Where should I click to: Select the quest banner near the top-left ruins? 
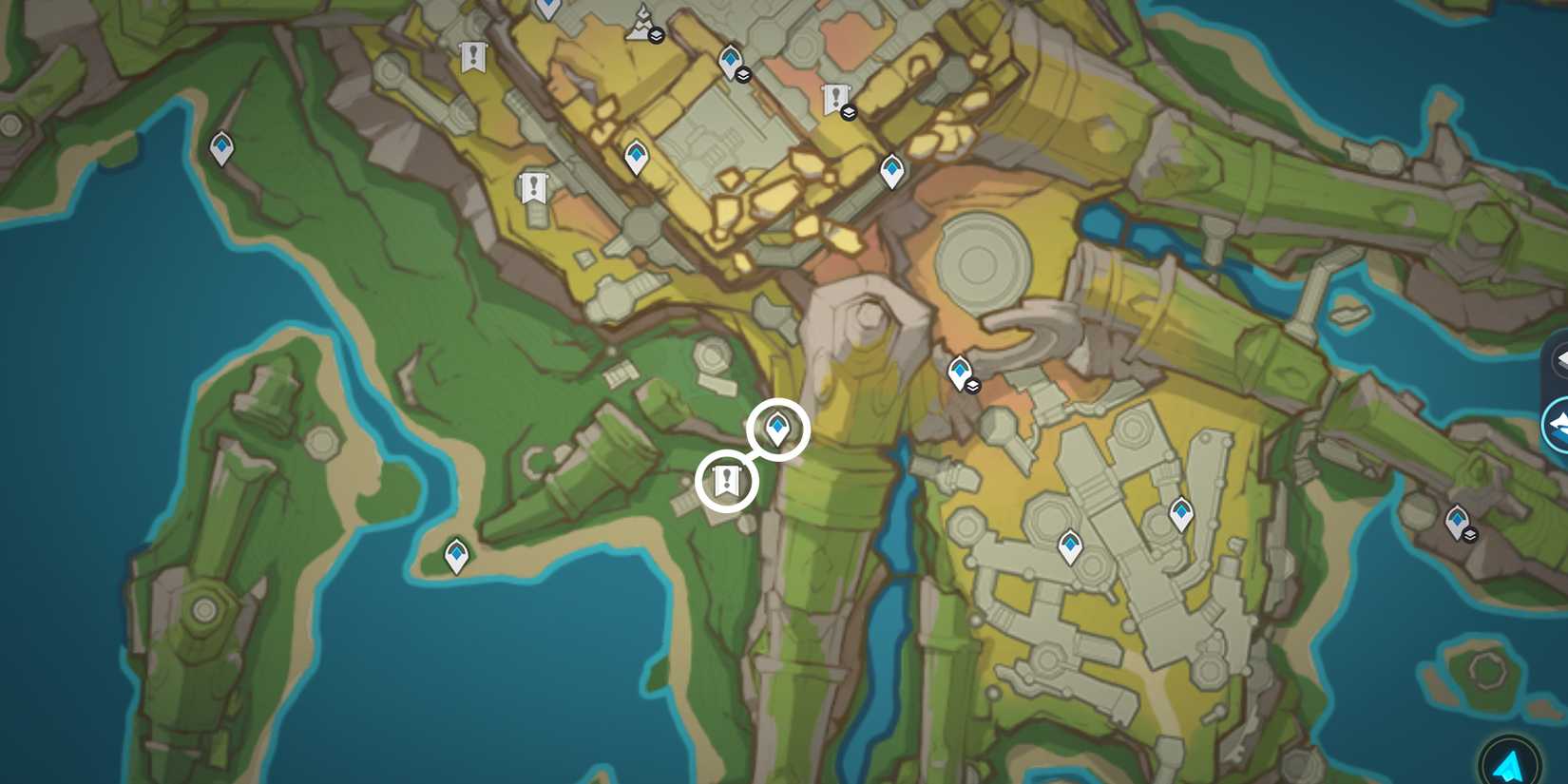pyautogui.click(x=472, y=55)
